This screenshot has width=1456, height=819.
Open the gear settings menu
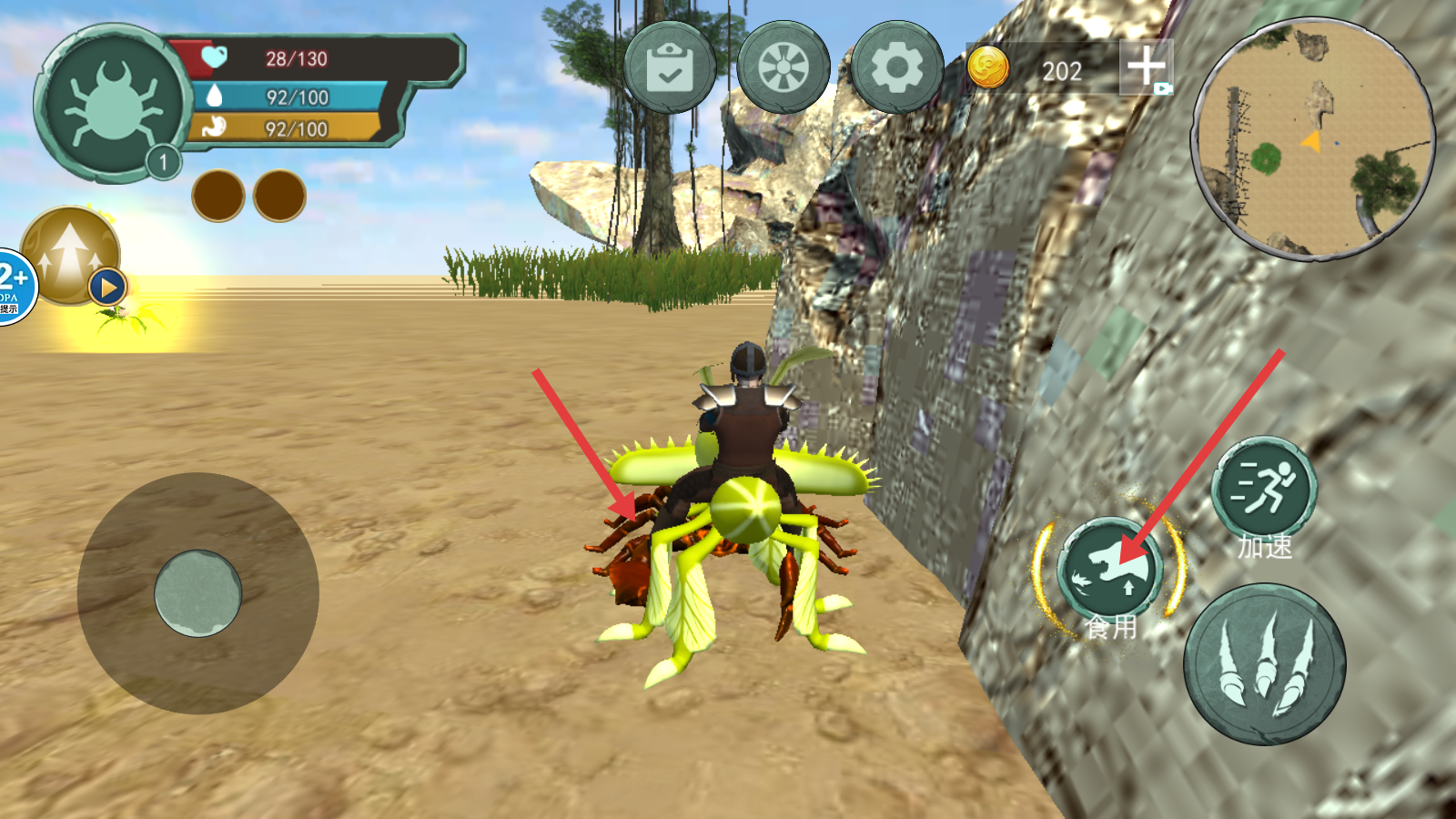pos(896,67)
